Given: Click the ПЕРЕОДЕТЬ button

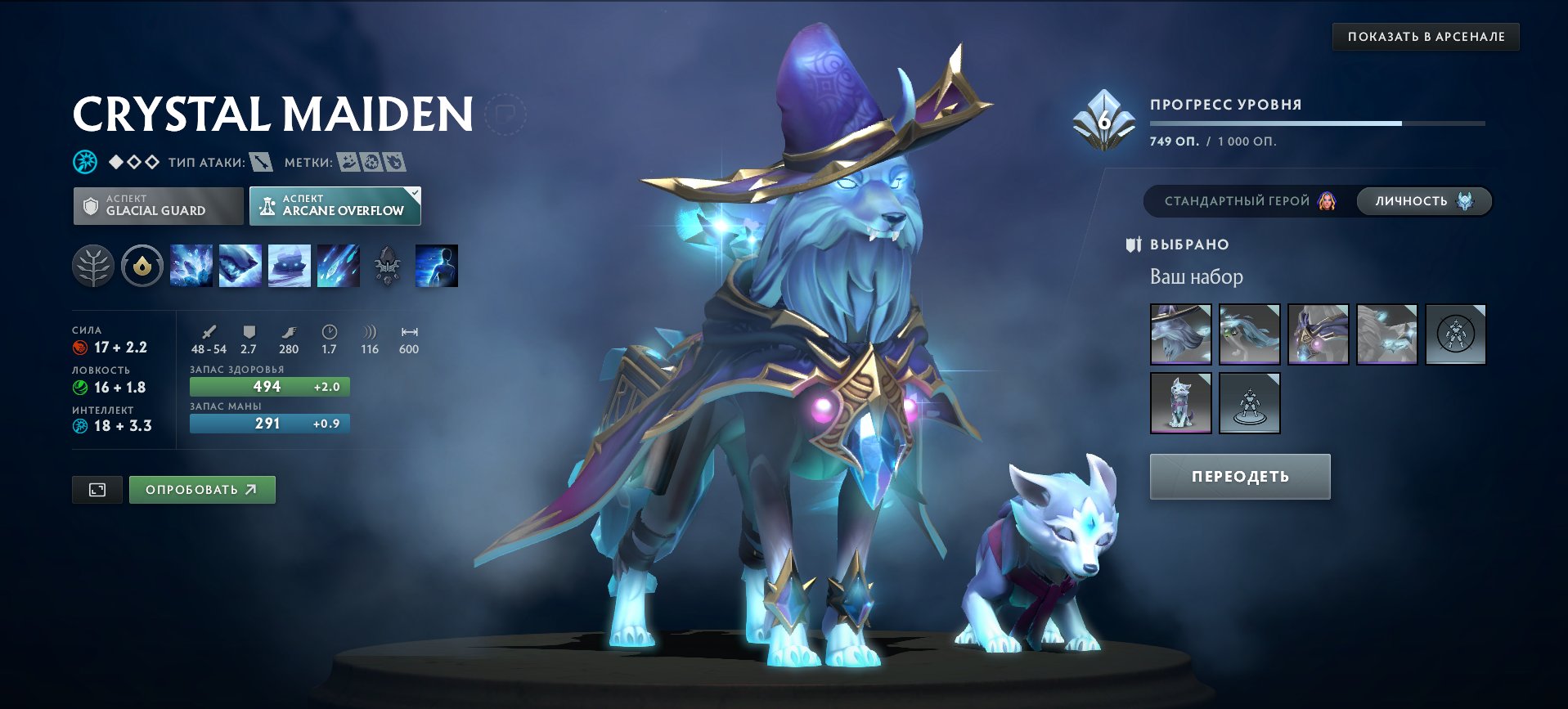Looking at the screenshot, I should (x=1238, y=475).
